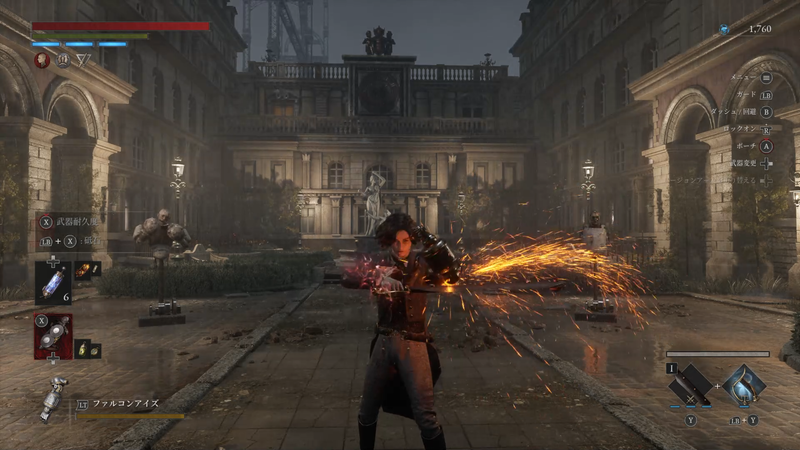Activate the curved handle Fable Art icon
The height and width of the screenshot is (450, 800).
click(743, 383)
